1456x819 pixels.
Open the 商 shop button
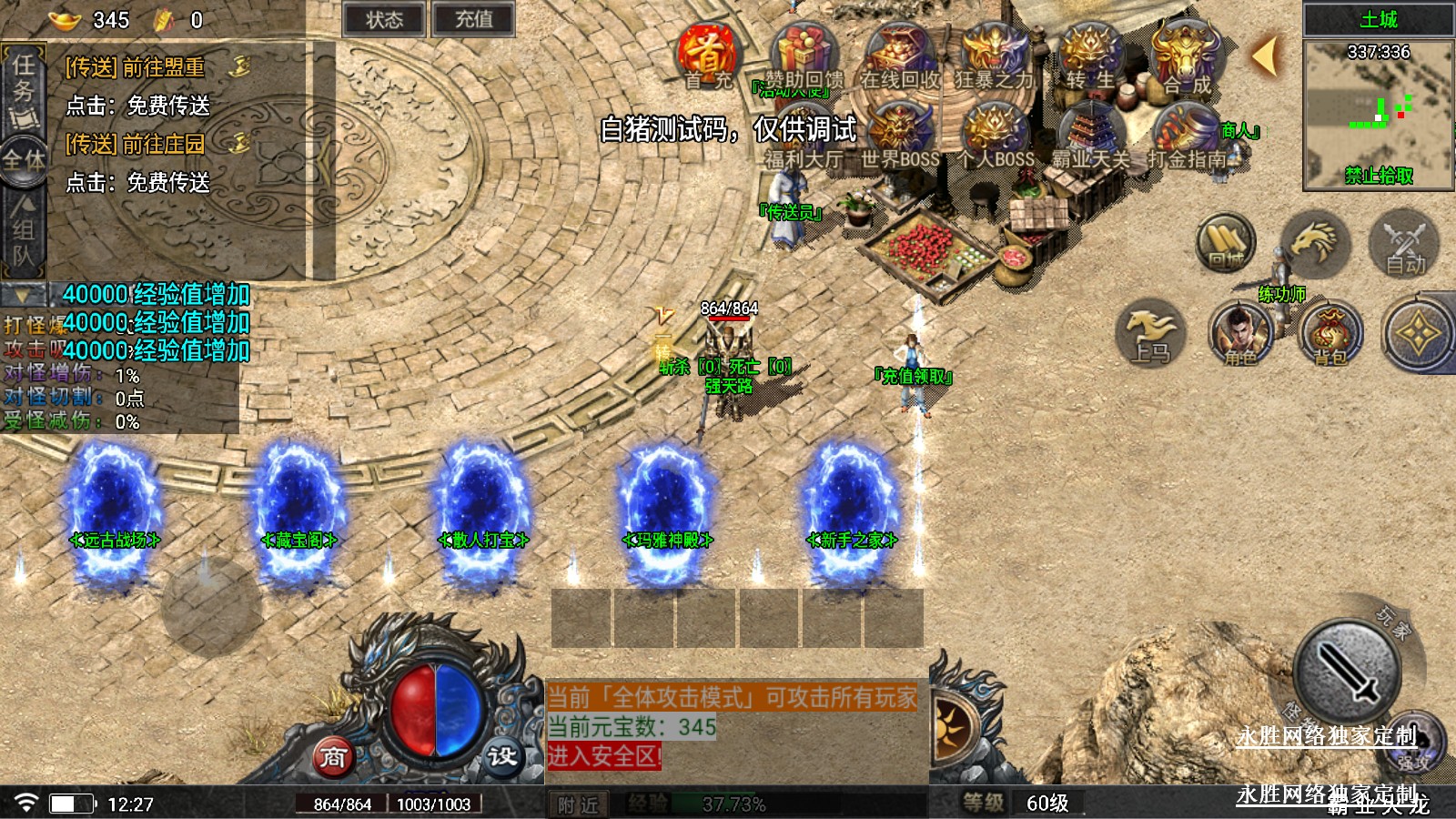coord(333,757)
